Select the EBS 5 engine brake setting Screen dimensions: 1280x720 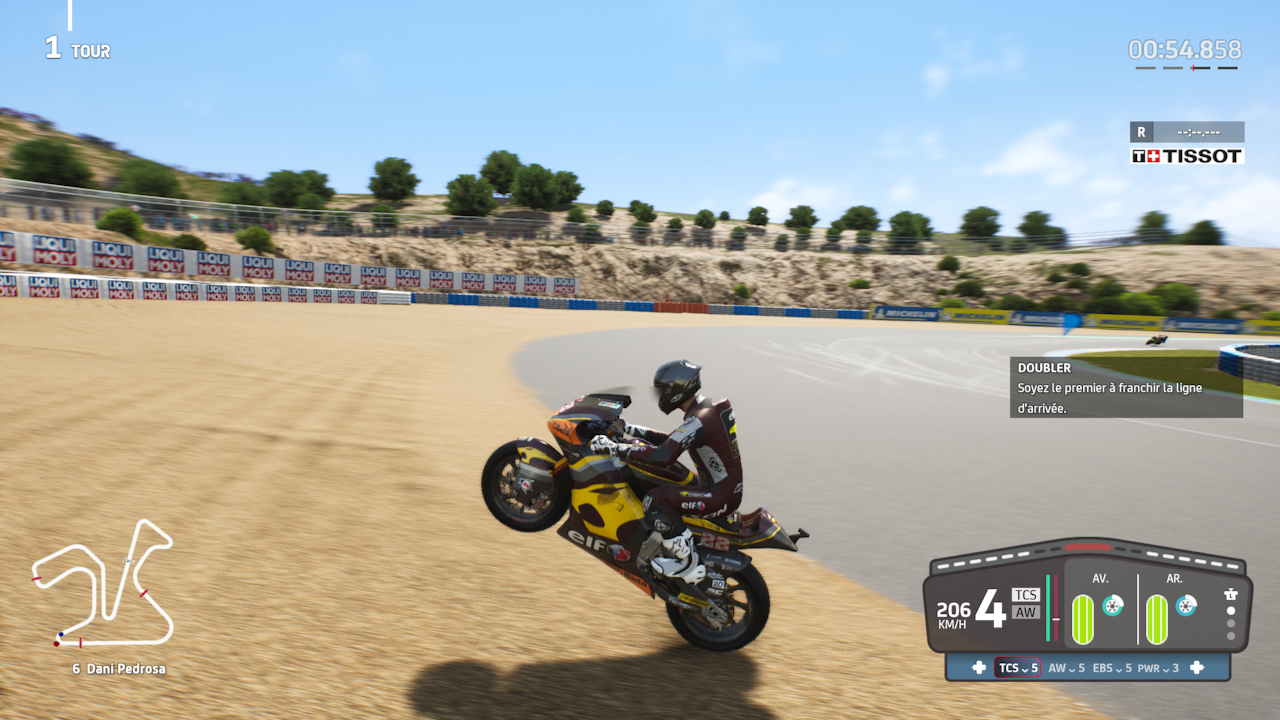(1112, 668)
